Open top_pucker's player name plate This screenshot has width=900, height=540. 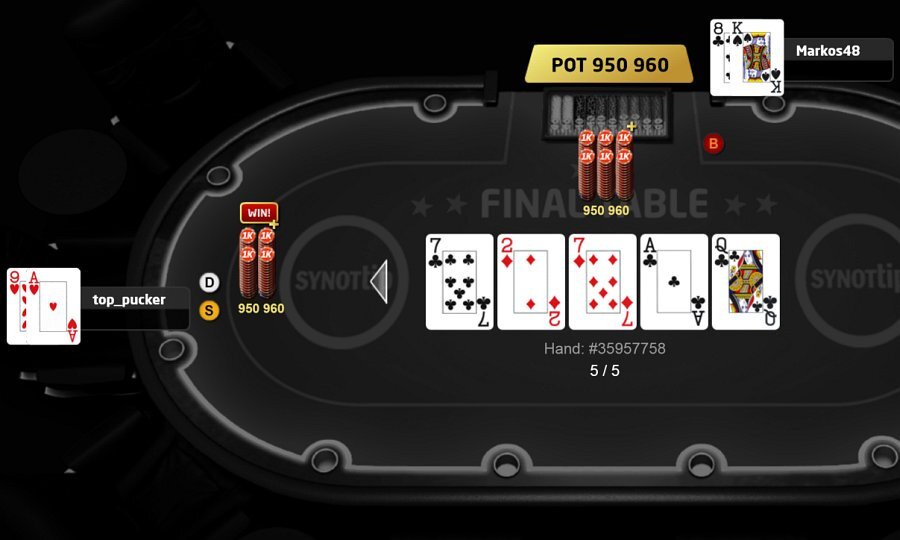click(135, 299)
